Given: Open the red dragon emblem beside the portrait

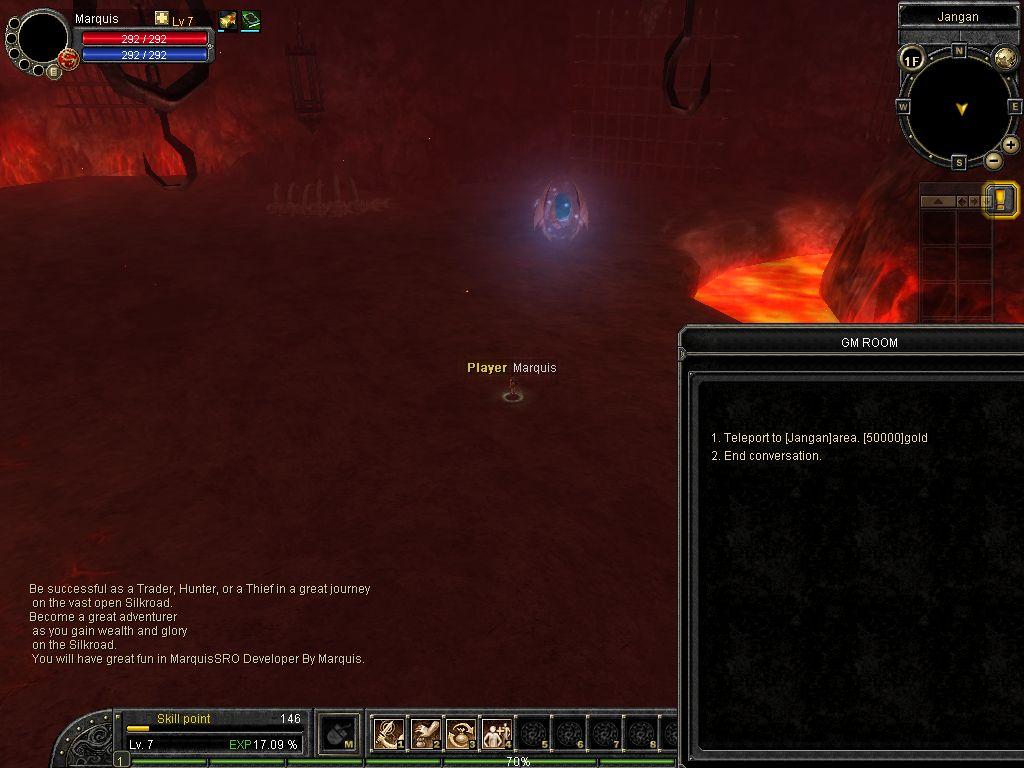Looking at the screenshot, I should 69,60.
